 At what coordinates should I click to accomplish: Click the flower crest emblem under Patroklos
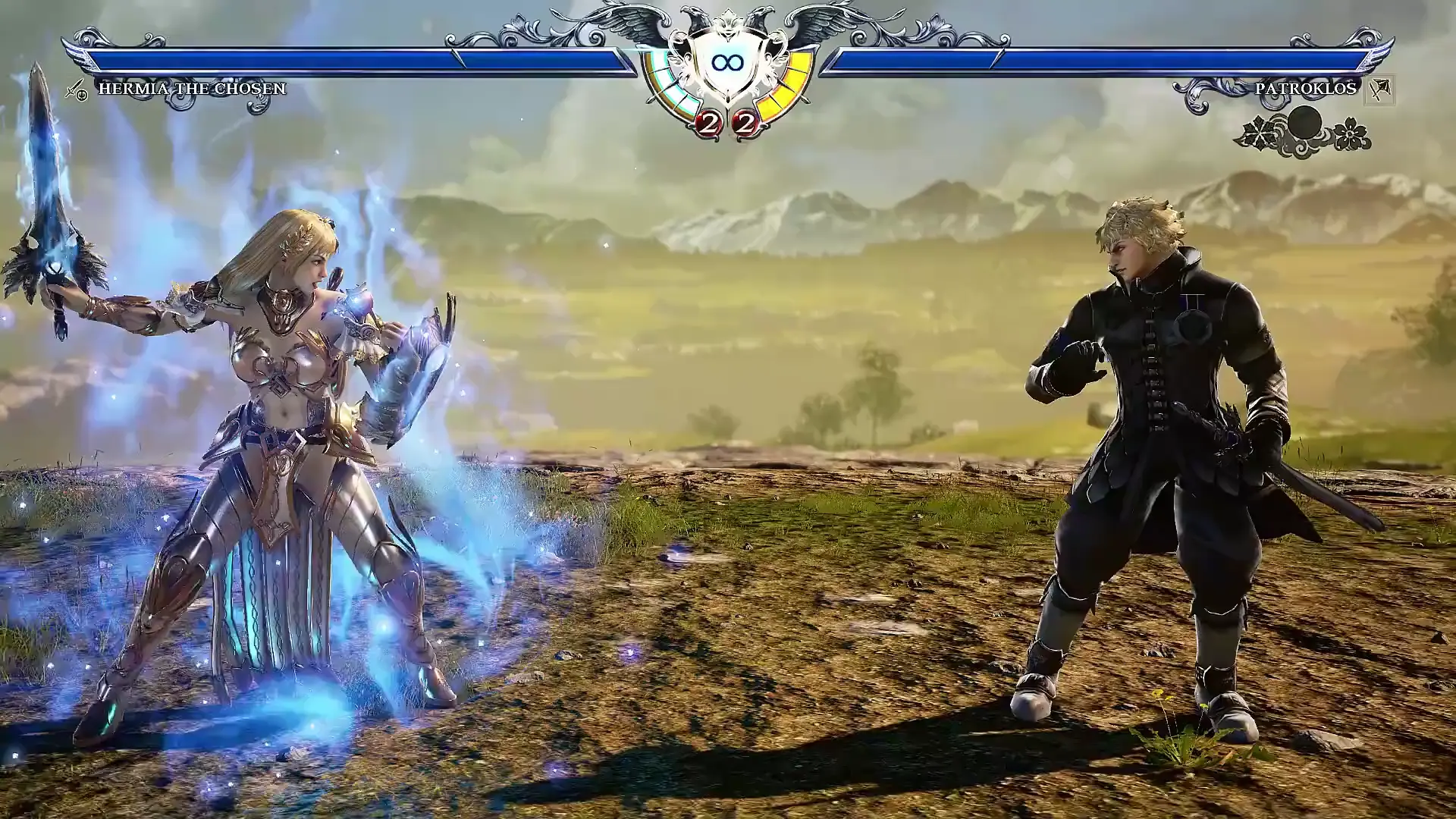[x=1304, y=131]
